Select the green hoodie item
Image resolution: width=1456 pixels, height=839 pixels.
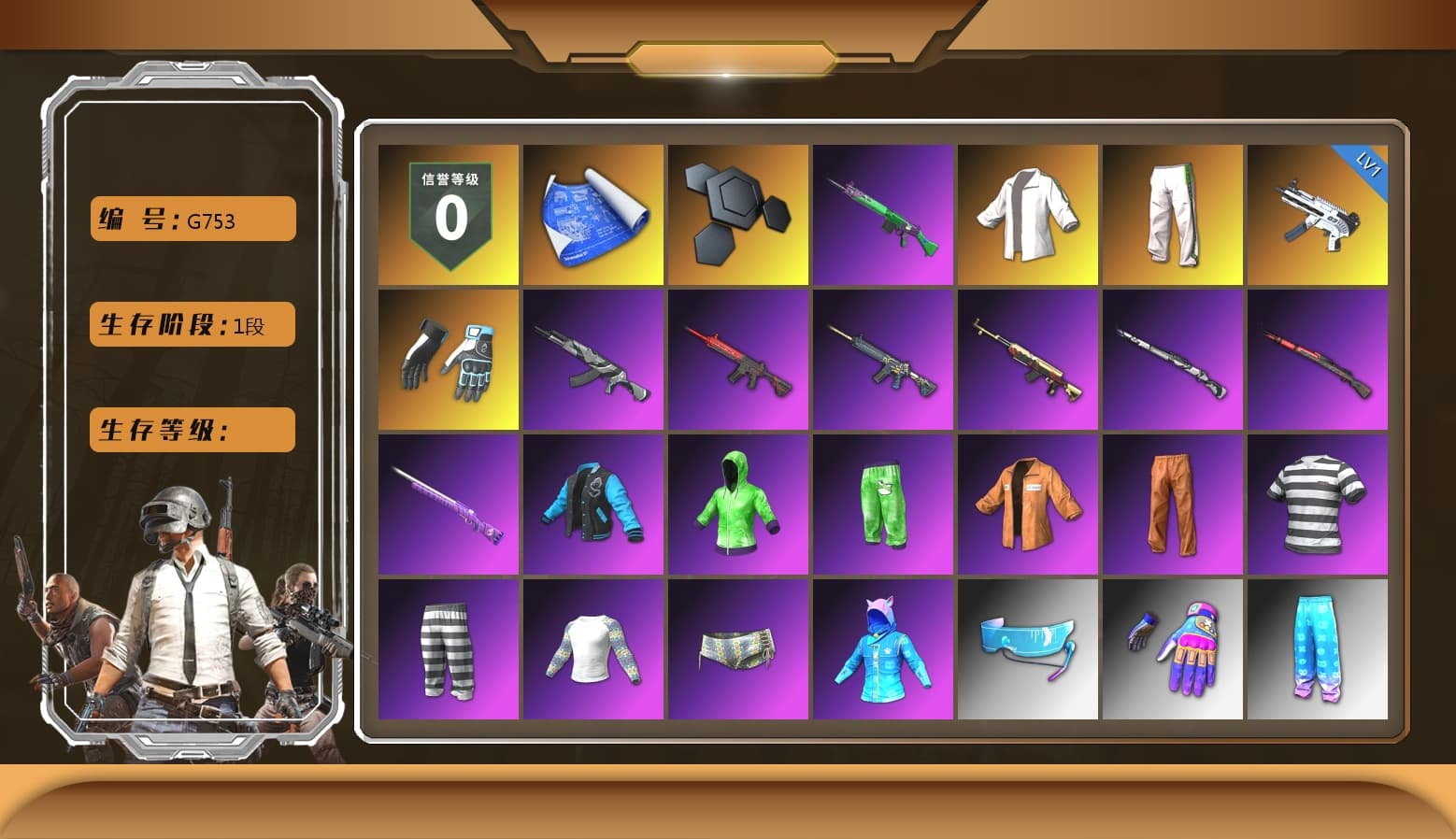(738, 505)
